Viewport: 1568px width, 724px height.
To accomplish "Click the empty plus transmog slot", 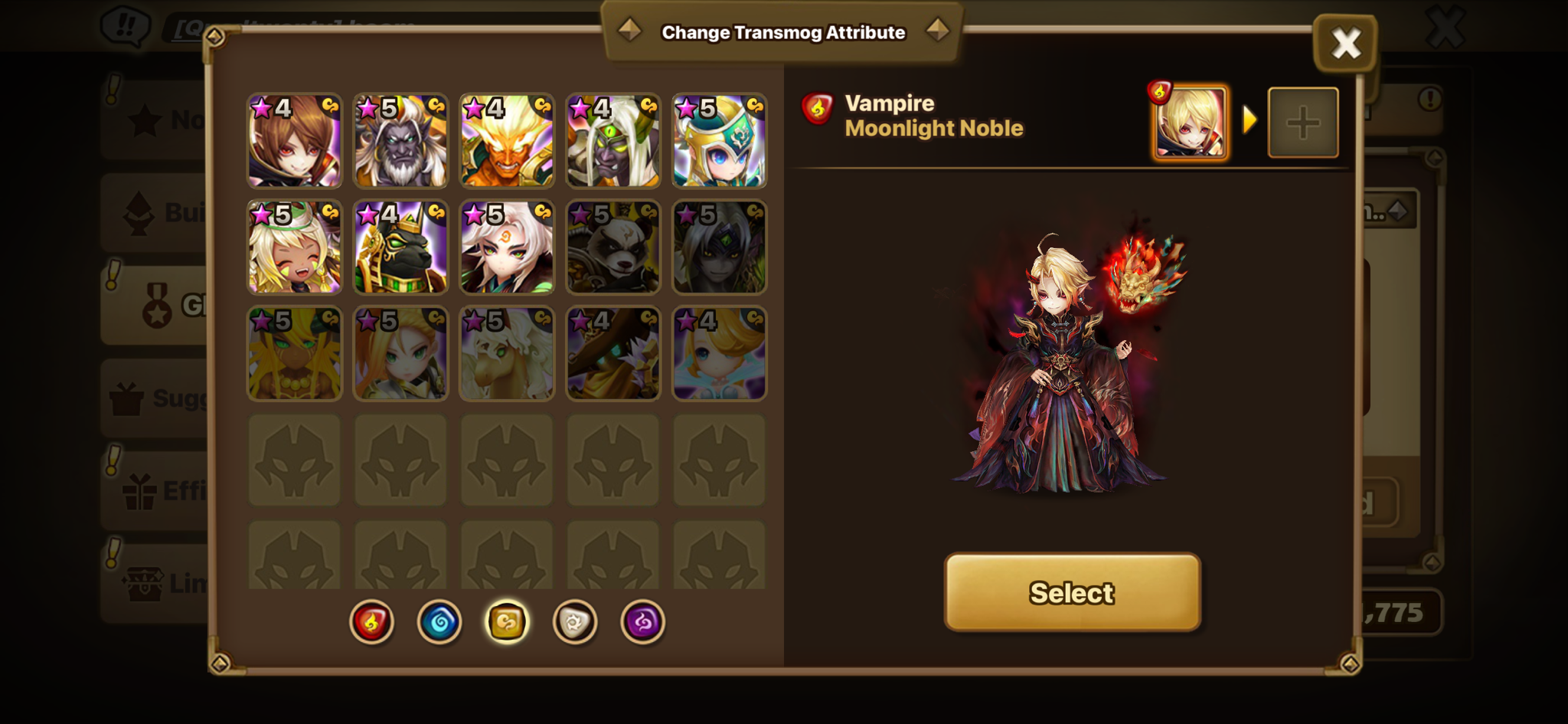I will pyautogui.click(x=1303, y=123).
